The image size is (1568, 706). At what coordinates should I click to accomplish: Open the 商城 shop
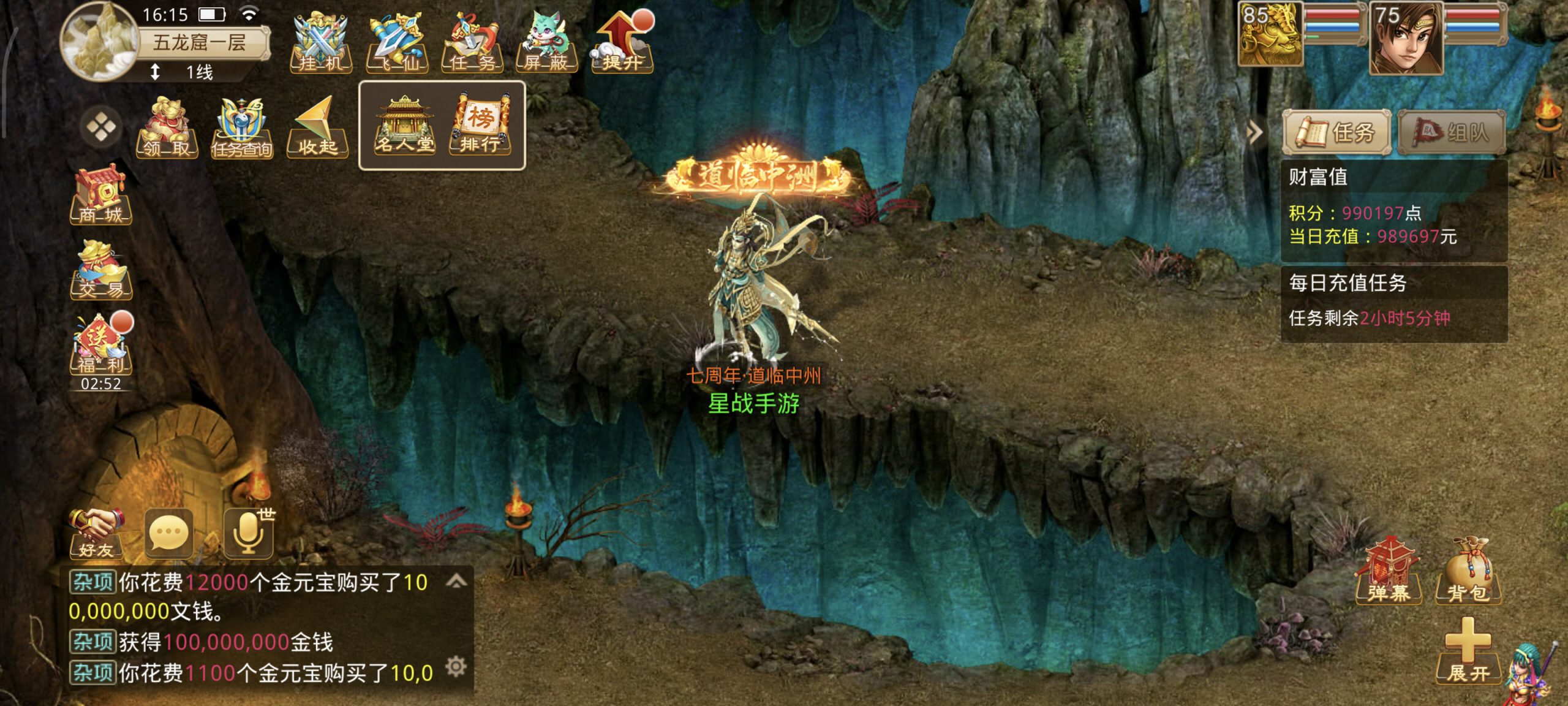coord(101,194)
